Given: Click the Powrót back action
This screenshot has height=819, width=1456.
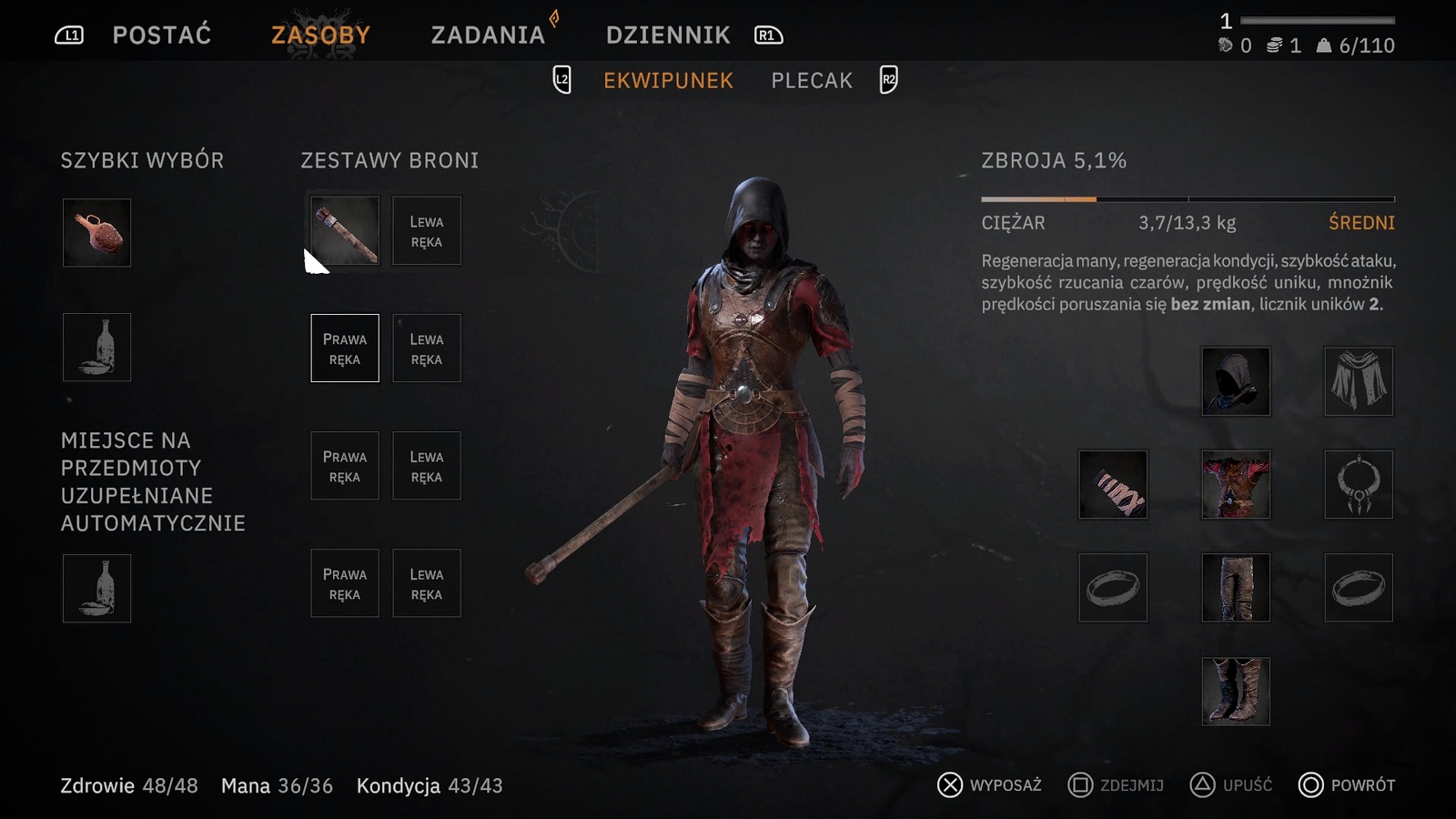Looking at the screenshot, I should (1347, 785).
